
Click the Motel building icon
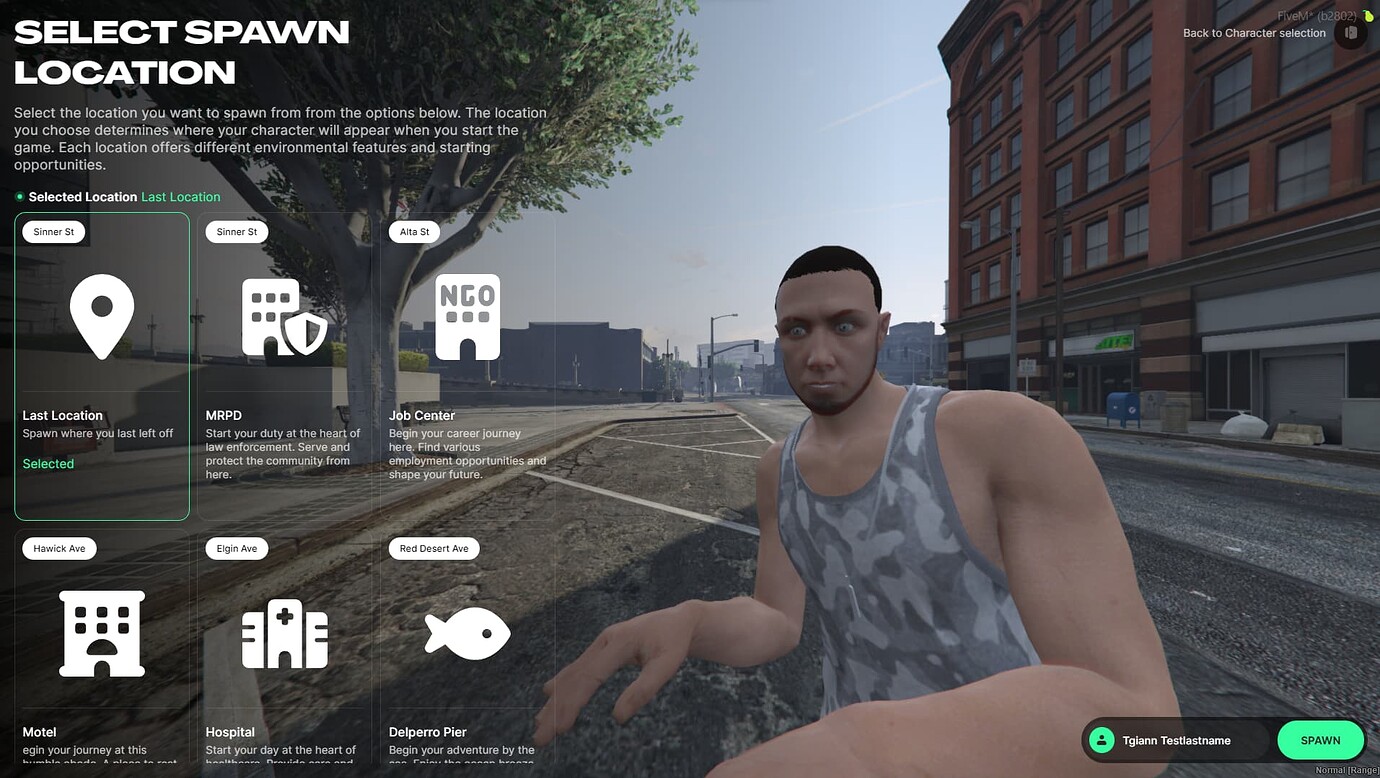pyautogui.click(x=101, y=633)
